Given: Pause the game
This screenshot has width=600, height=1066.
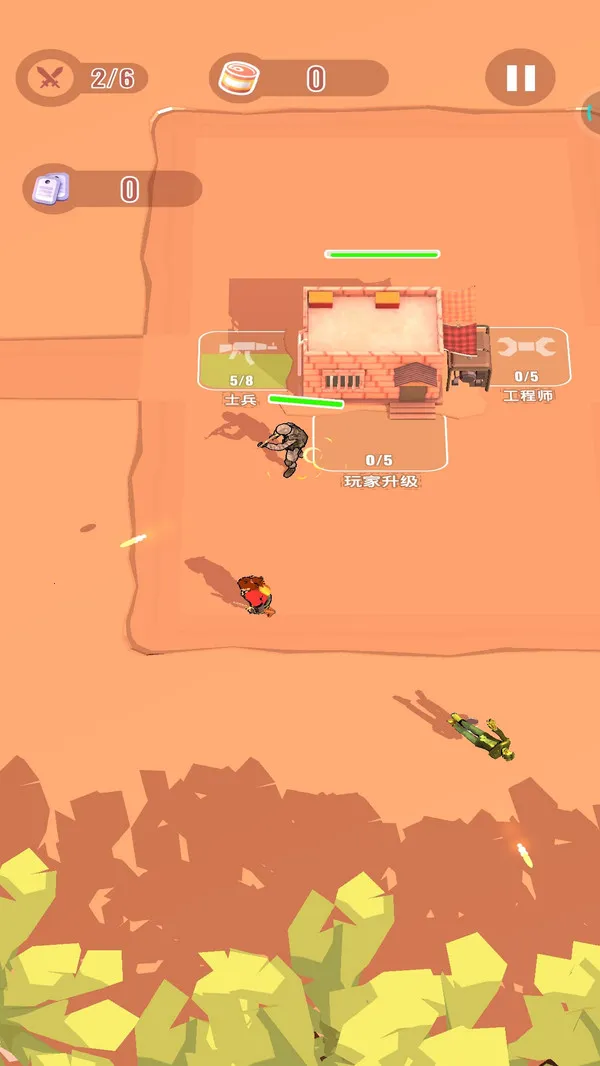Looking at the screenshot, I should click(520, 77).
